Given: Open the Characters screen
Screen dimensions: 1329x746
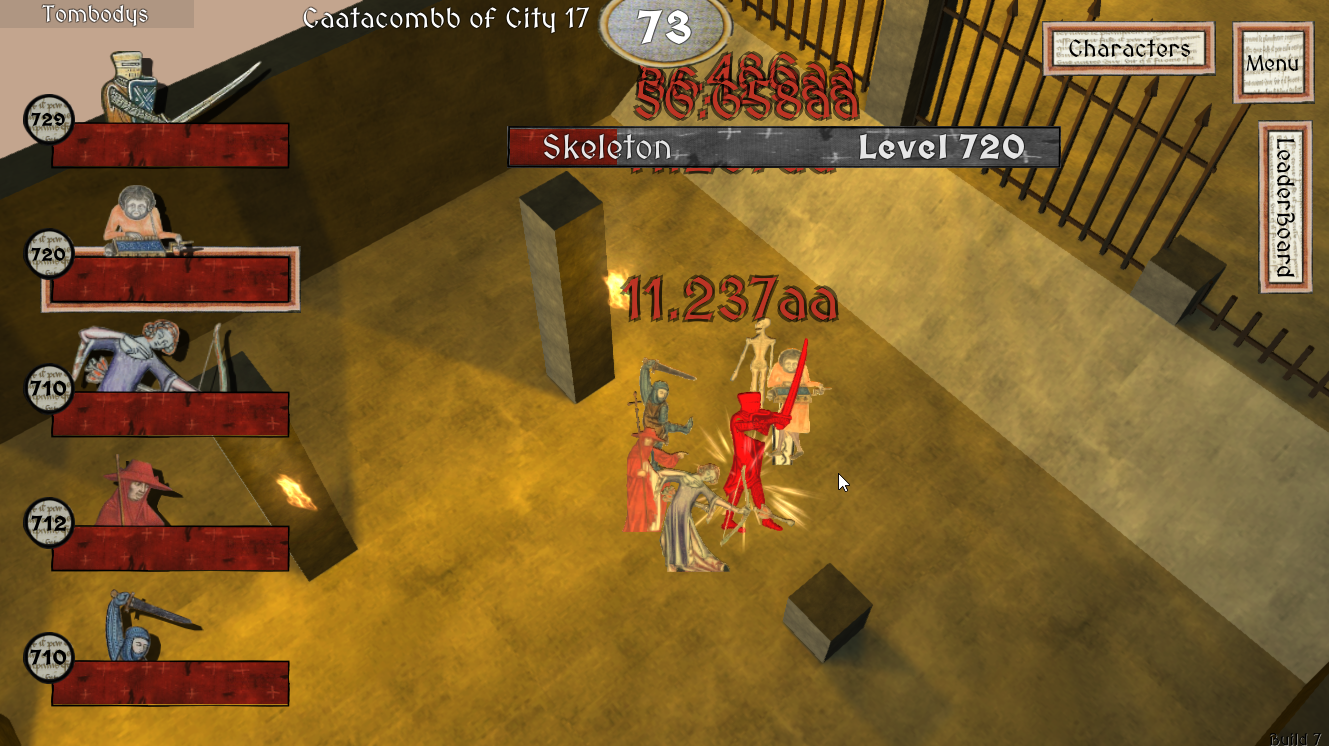Looking at the screenshot, I should click(x=1128, y=46).
